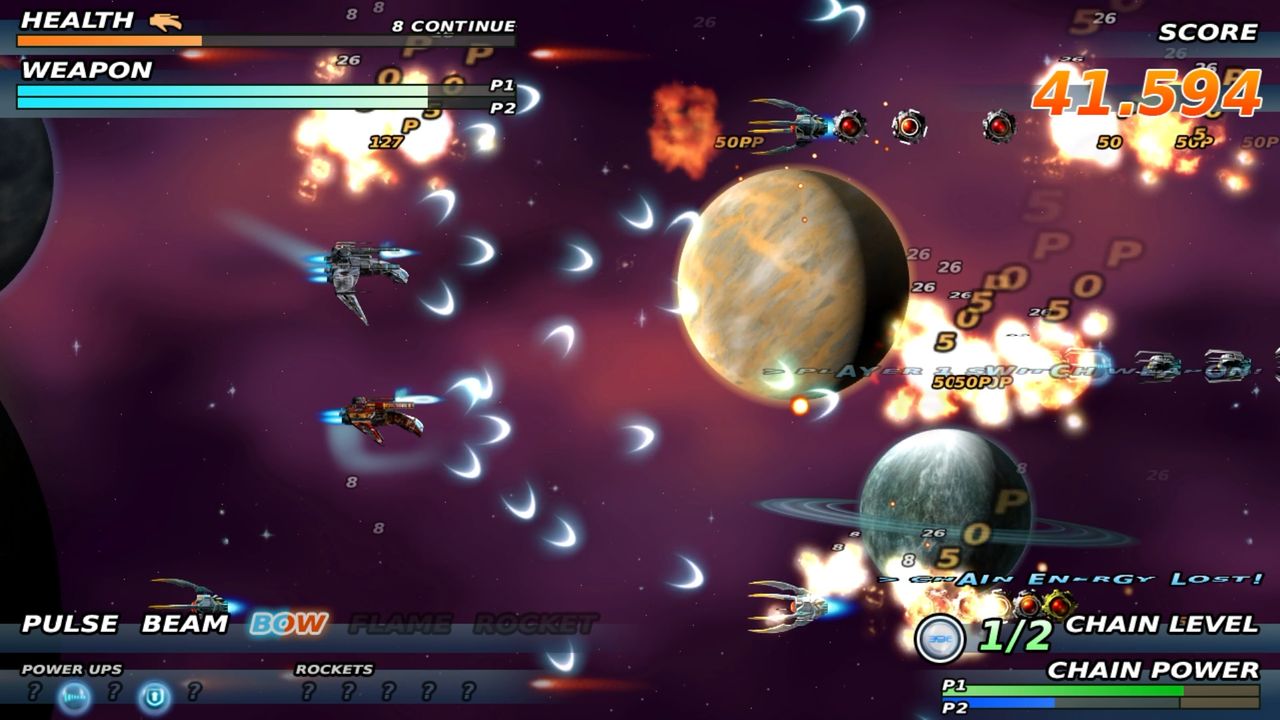The width and height of the screenshot is (1280, 720).
Task: Switch to the BEAM weapon
Action: [183, 622]
